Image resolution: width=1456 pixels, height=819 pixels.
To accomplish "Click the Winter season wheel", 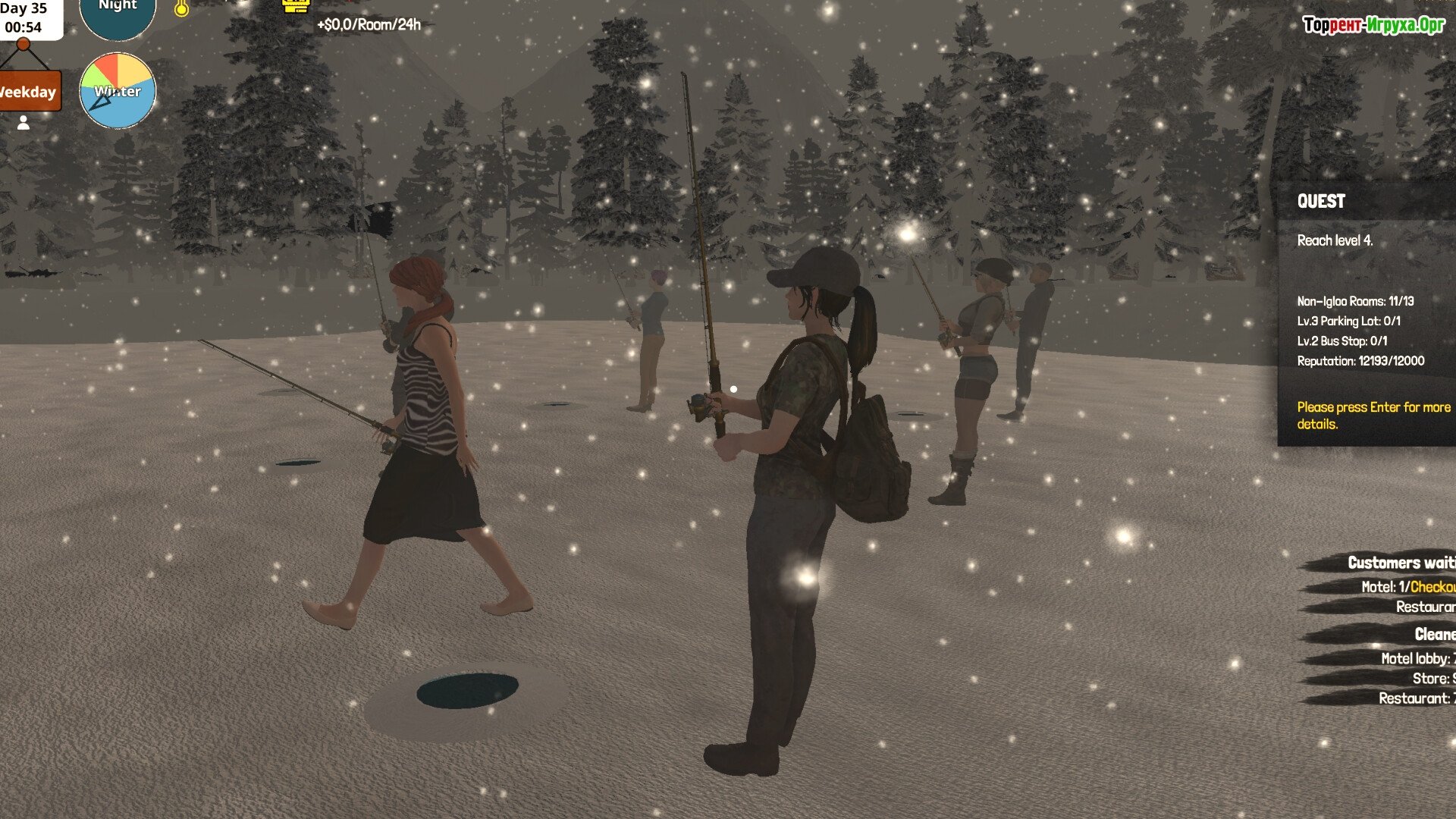I will tap(118, 91).
